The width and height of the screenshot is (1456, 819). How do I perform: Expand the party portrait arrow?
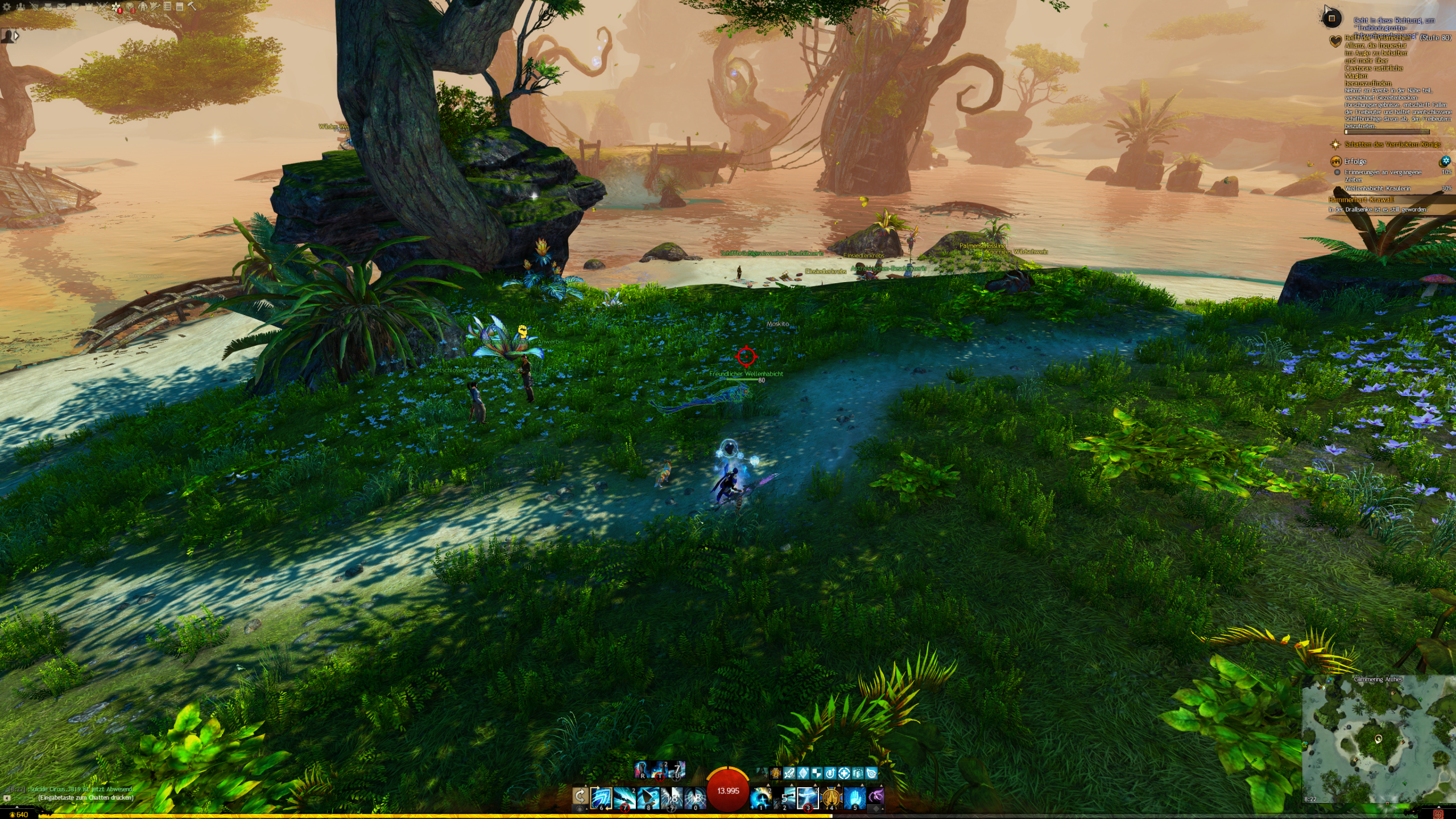point(16,36)
